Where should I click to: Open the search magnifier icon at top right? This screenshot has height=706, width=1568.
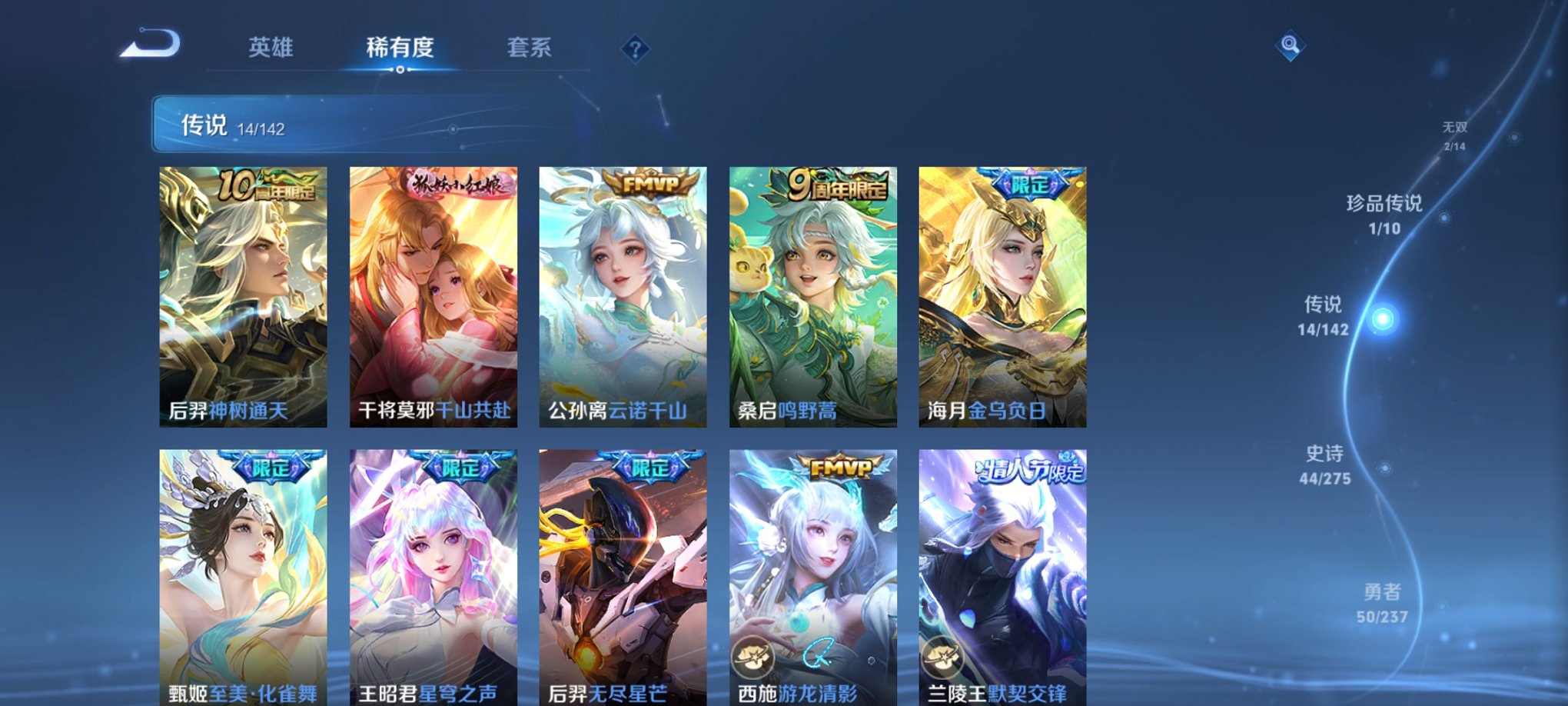click(x=1290, y=46)
